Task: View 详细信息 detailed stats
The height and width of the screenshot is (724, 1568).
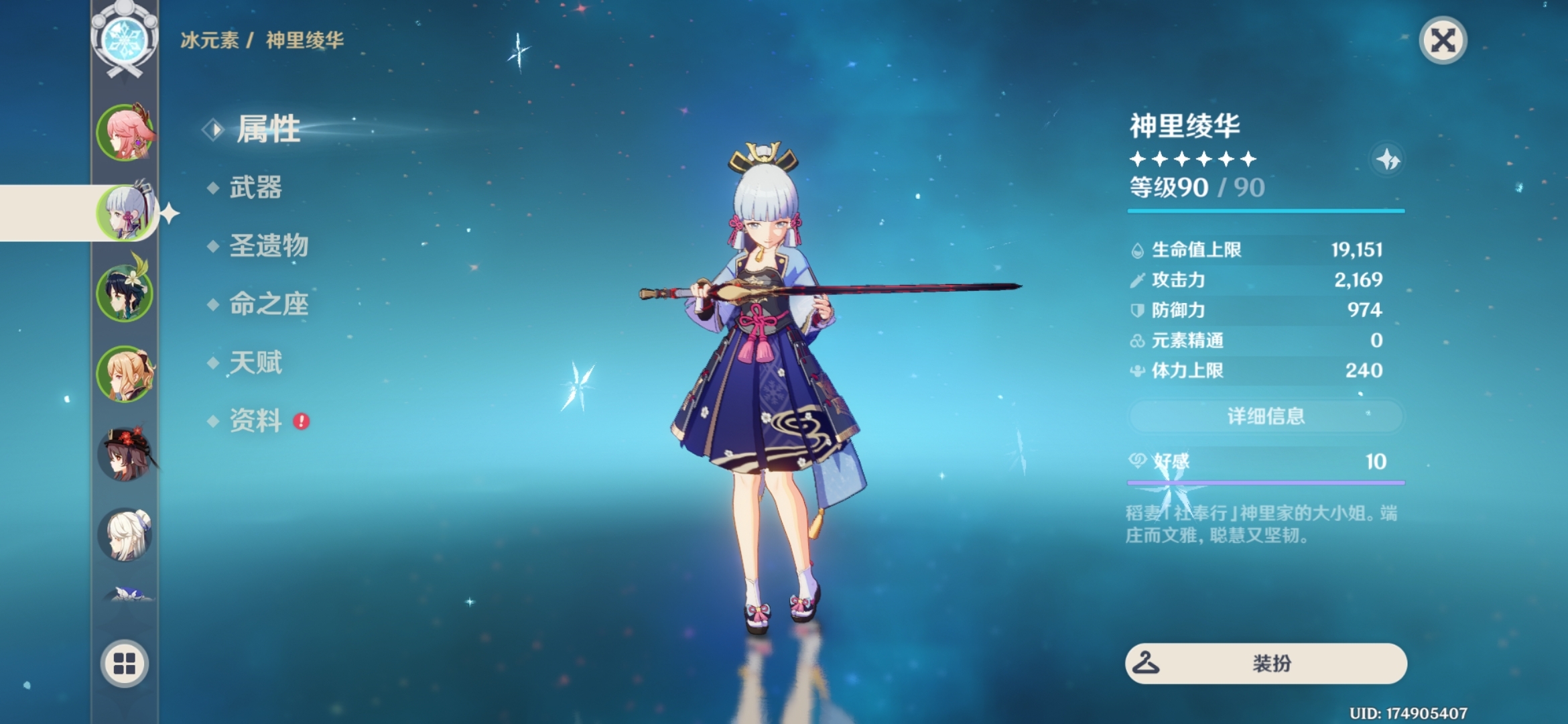Action: [x=1265, y=416]
